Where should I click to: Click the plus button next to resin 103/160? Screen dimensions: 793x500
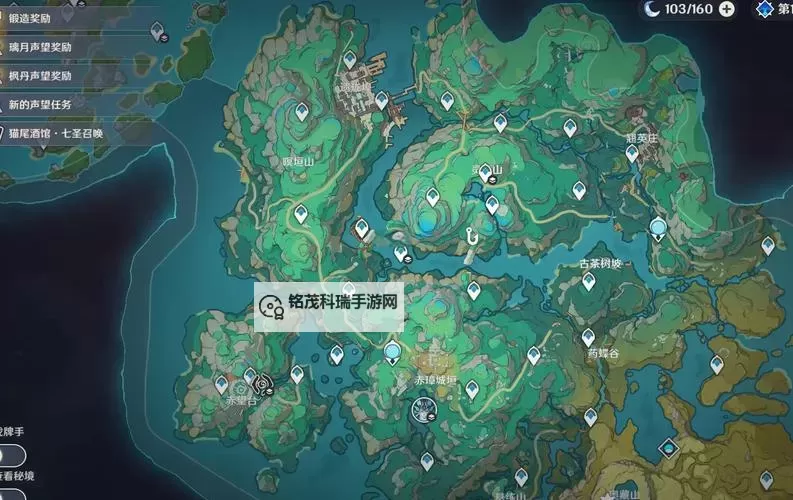click(727, 9)
